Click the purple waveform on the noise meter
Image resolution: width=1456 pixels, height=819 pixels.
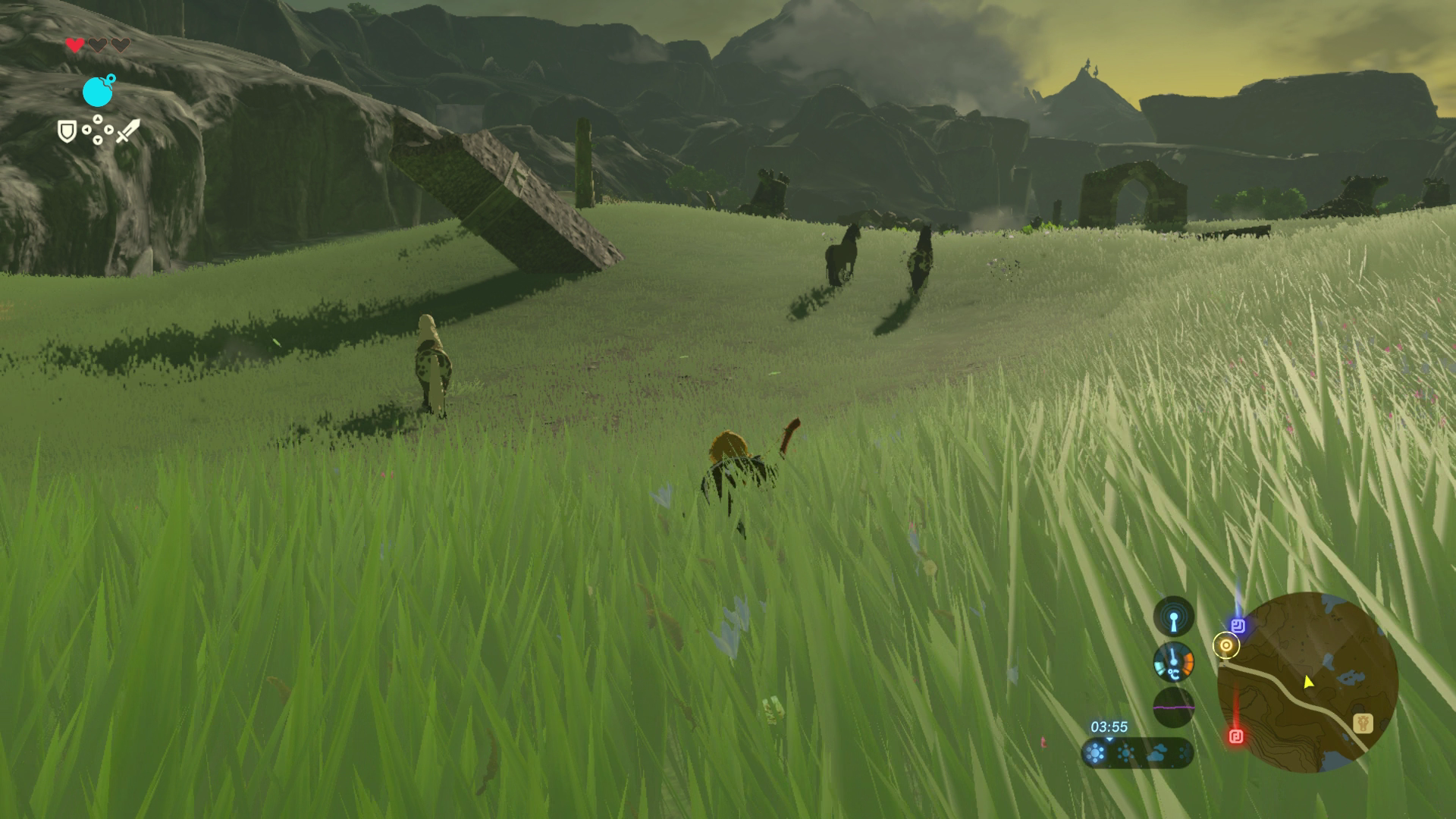pyautogui.click(x=1172, y=708)
